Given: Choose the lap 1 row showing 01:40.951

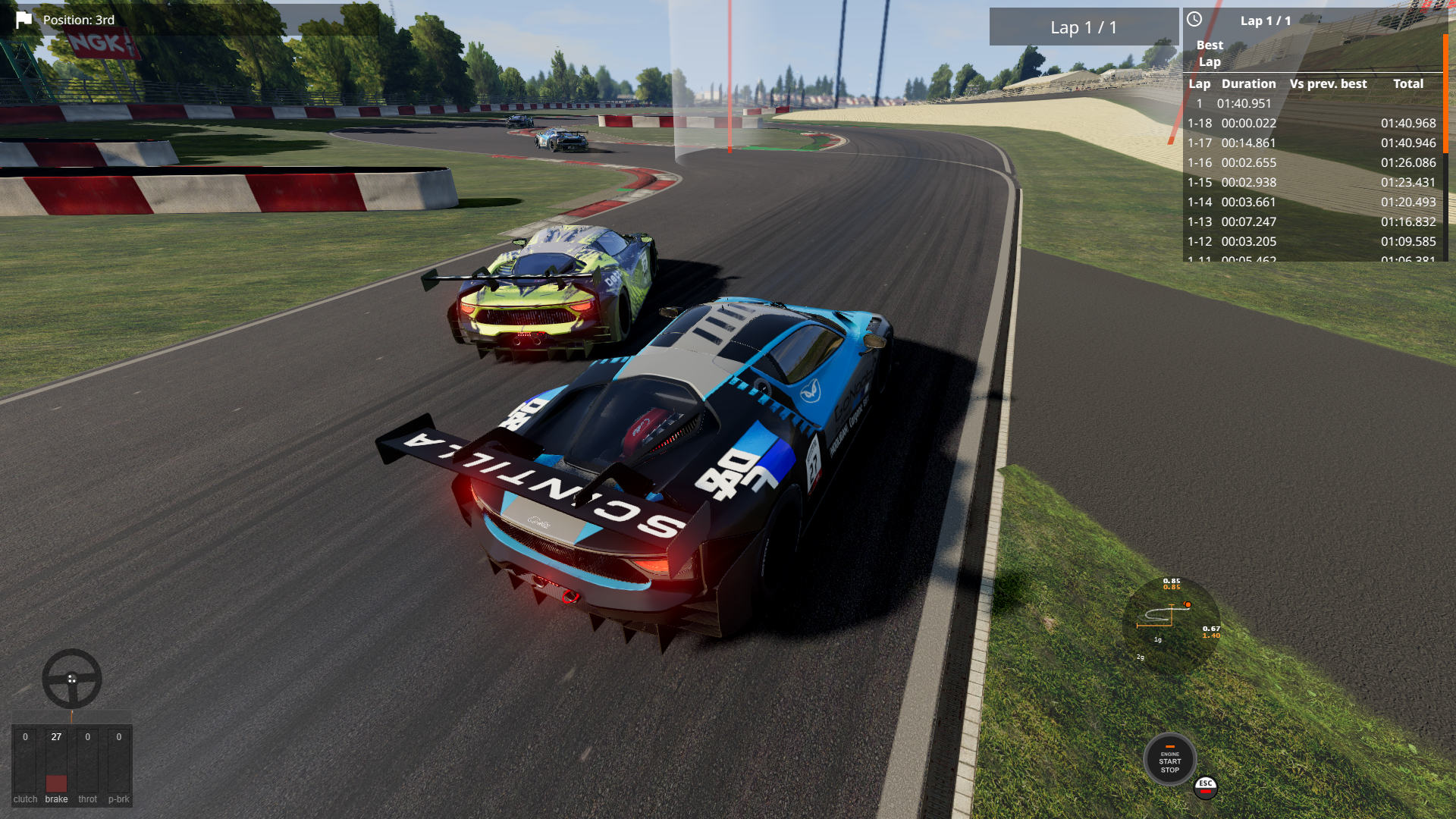Looking at the screenshot, I should click(x=1312, y=103).
